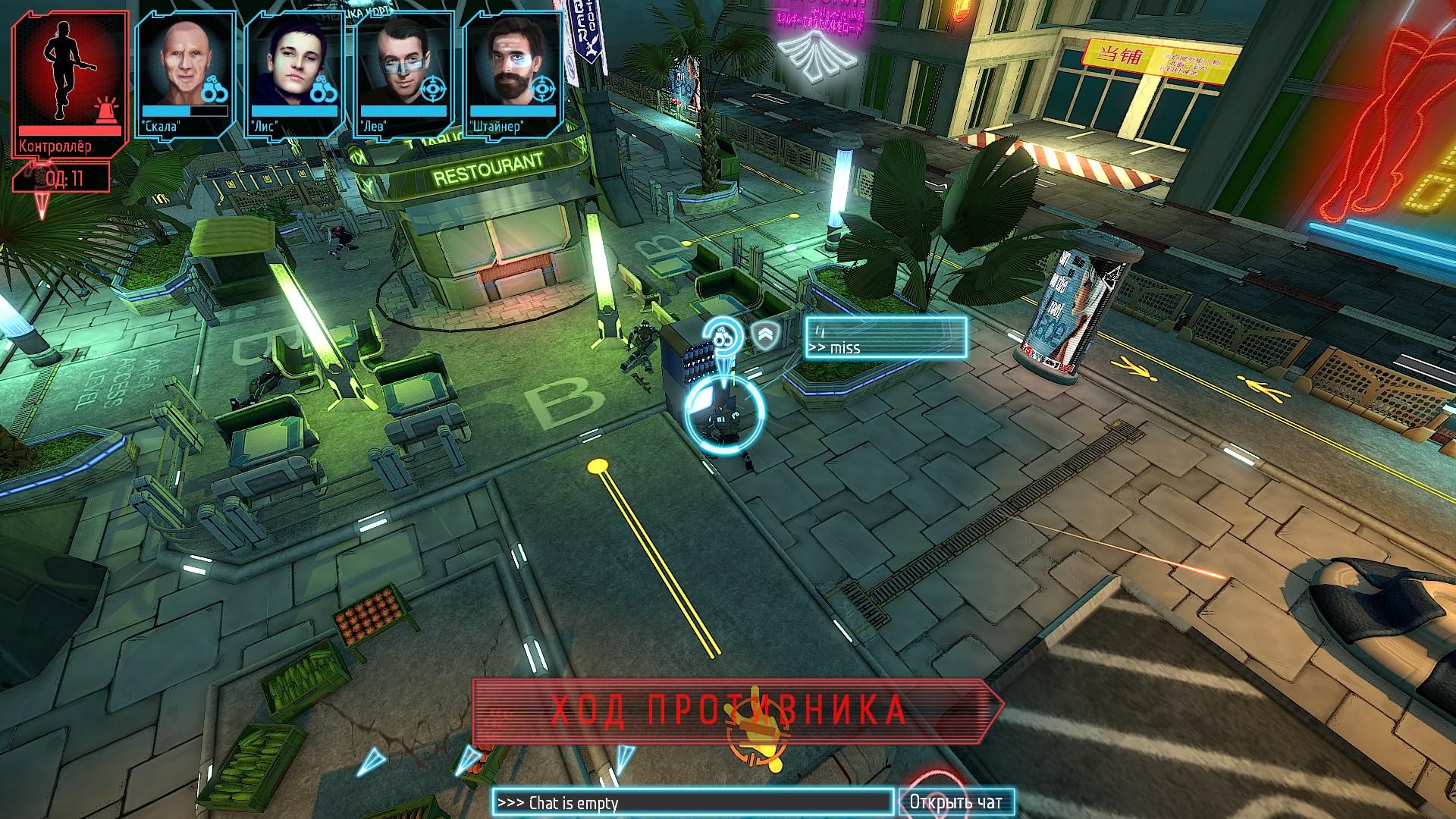Click the chevron shield icon above the unit
Image resolution: width=1456 pixels, height=819 pixels.
coord(764,335)
